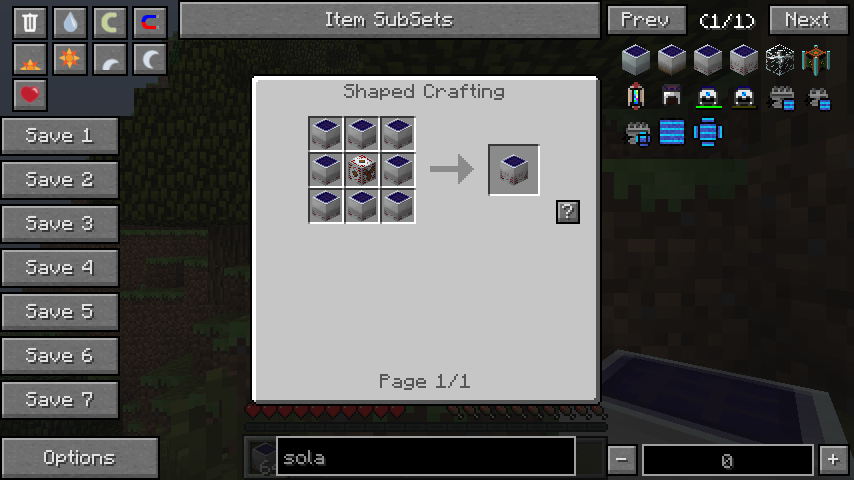Viewport: 854px width, 480px height.
Task: Decrease item quantity with the minus button
Action: tap(621, 460)
